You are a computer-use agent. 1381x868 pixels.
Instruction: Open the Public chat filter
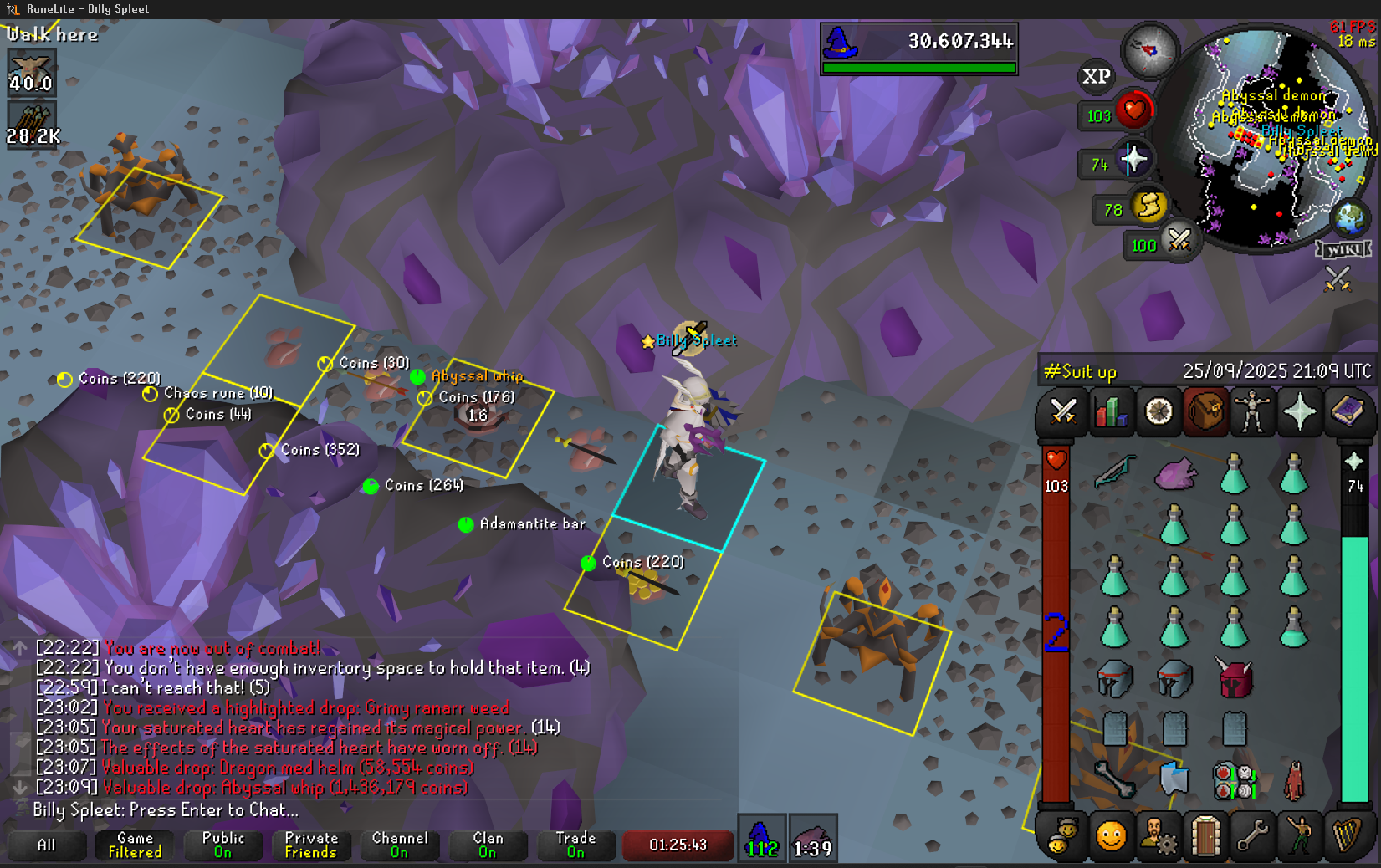tap(223, 845)
